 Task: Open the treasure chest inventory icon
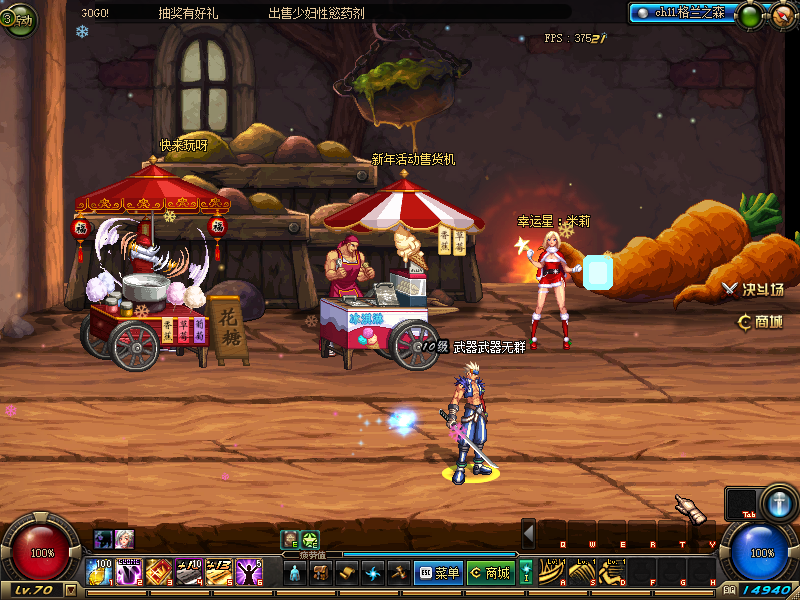(321, 573)
